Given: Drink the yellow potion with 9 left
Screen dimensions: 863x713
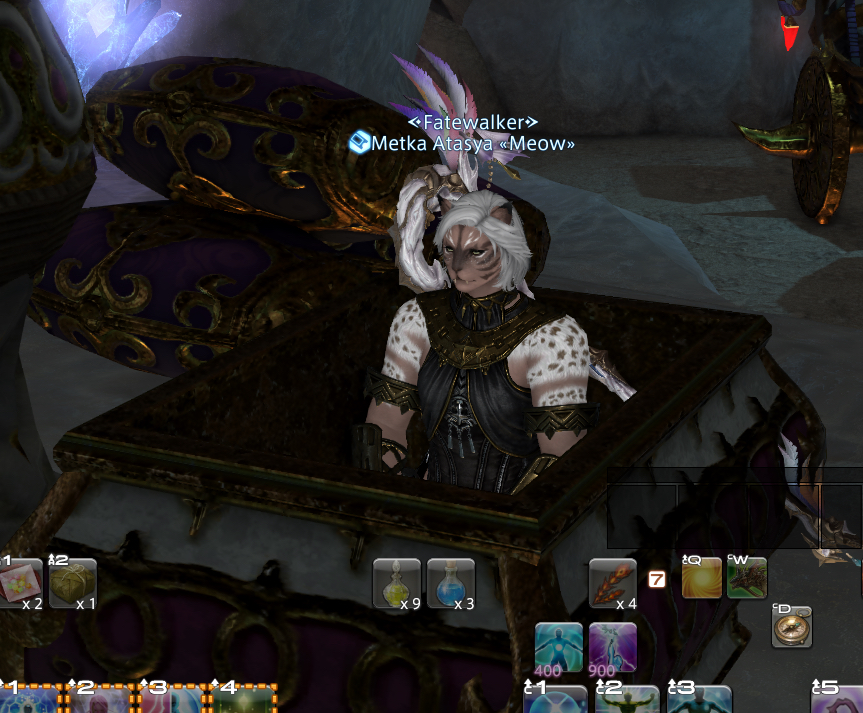Looking at the screenshot, I should coord(396,583).
